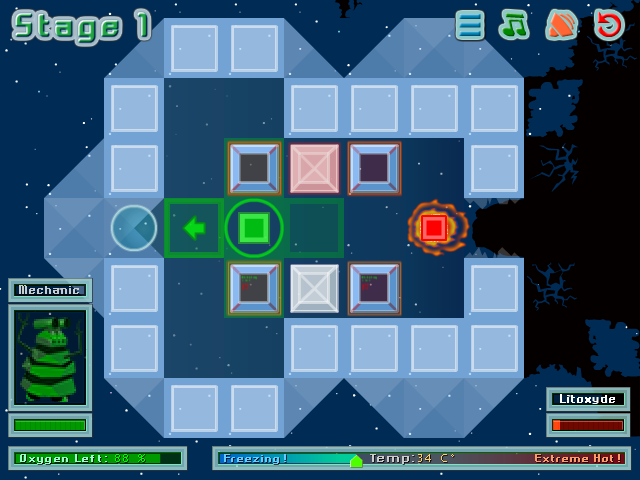
Task: Toggle the green music note button
Action: [514, 25]
